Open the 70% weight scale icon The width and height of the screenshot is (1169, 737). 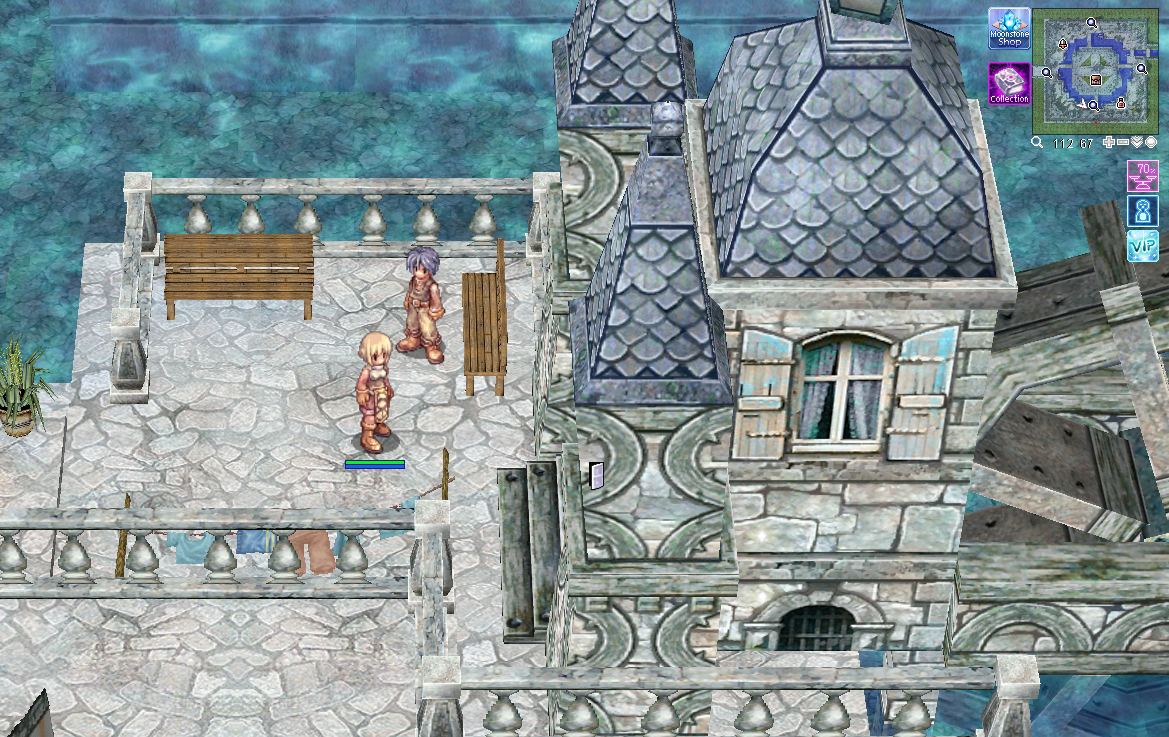(1142, 174)
